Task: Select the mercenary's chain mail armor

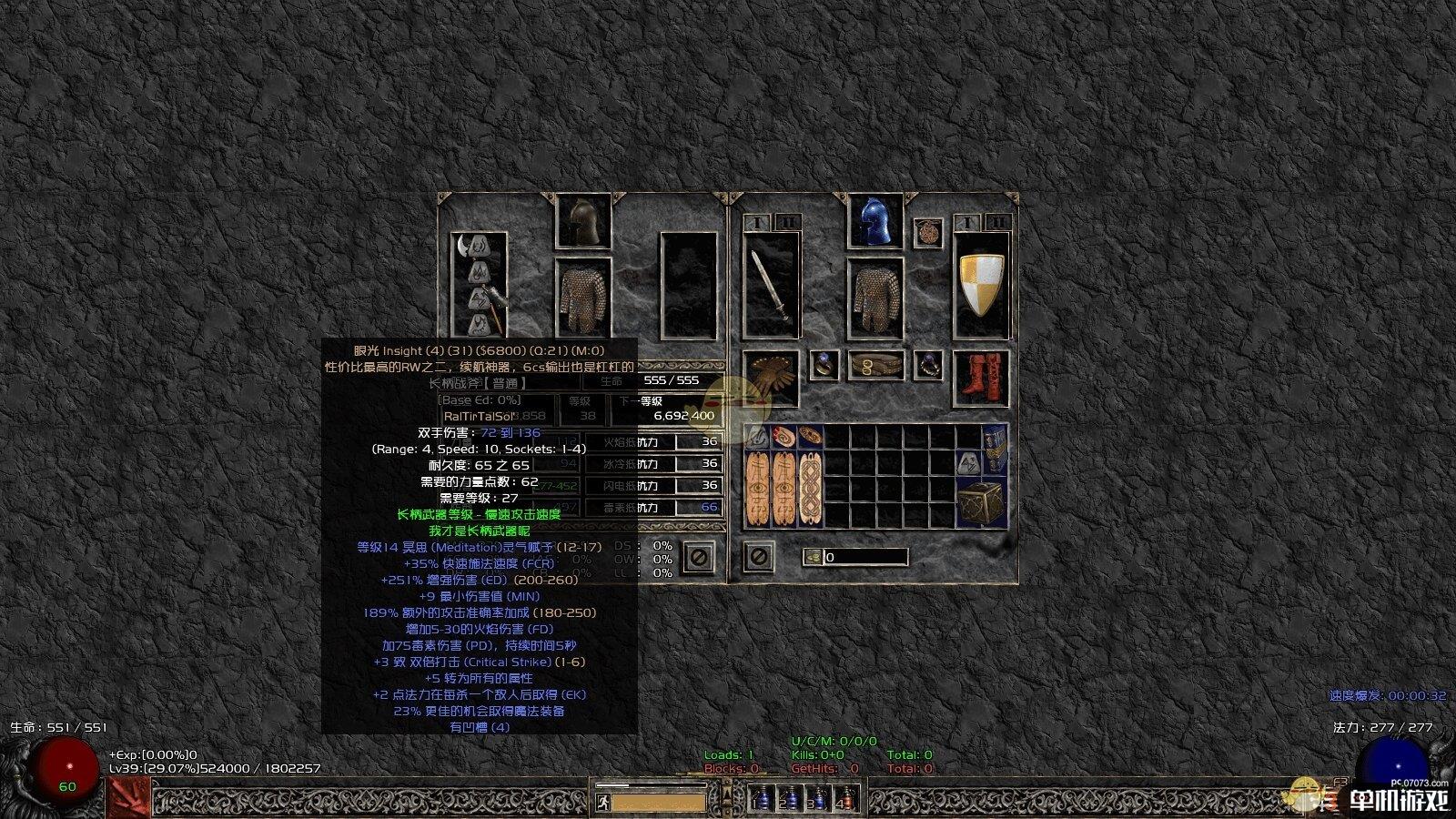Action: click(x=583, y=297)
